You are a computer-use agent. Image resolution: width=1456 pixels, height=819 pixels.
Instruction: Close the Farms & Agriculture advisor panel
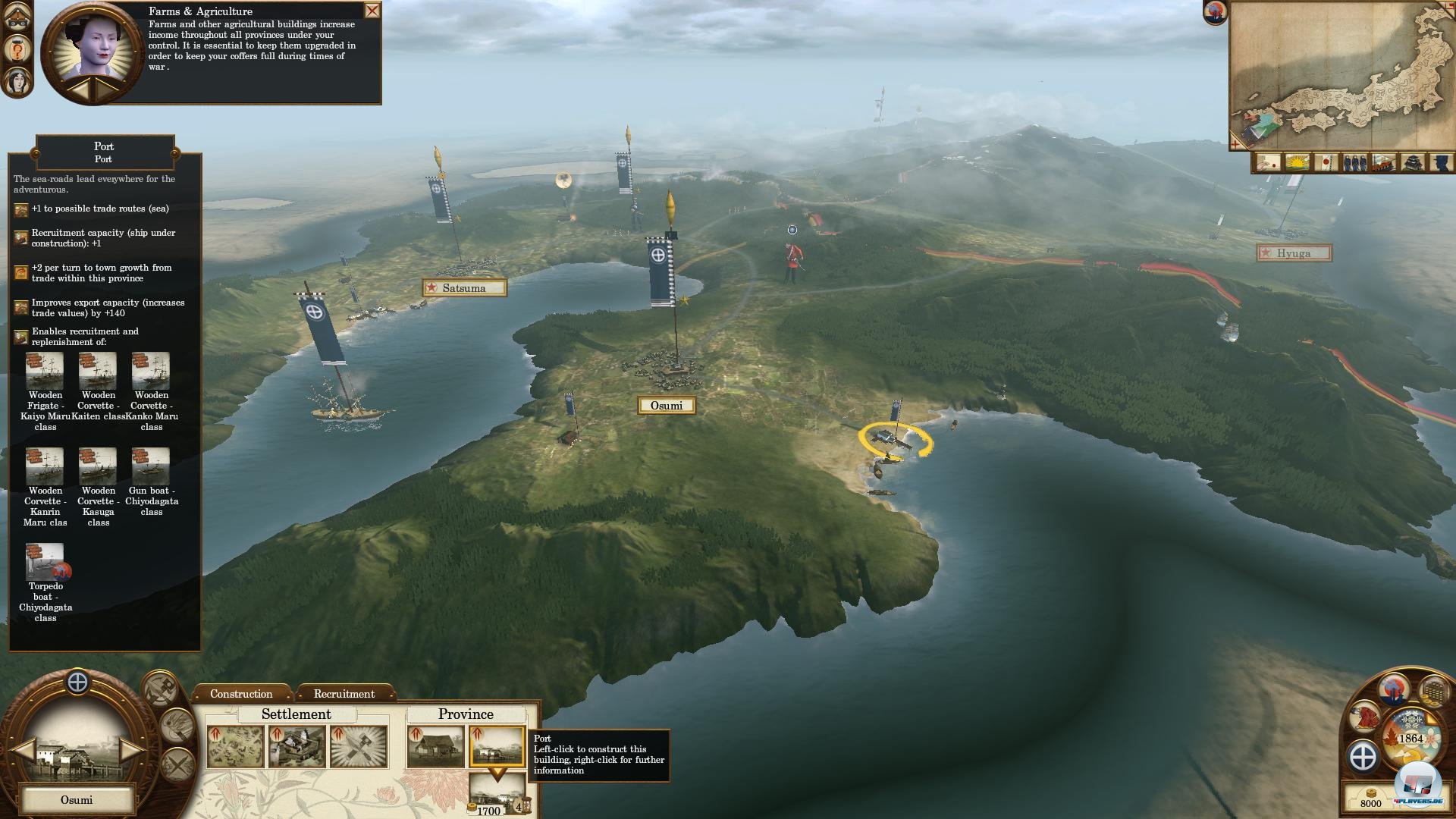pos(372,11)
